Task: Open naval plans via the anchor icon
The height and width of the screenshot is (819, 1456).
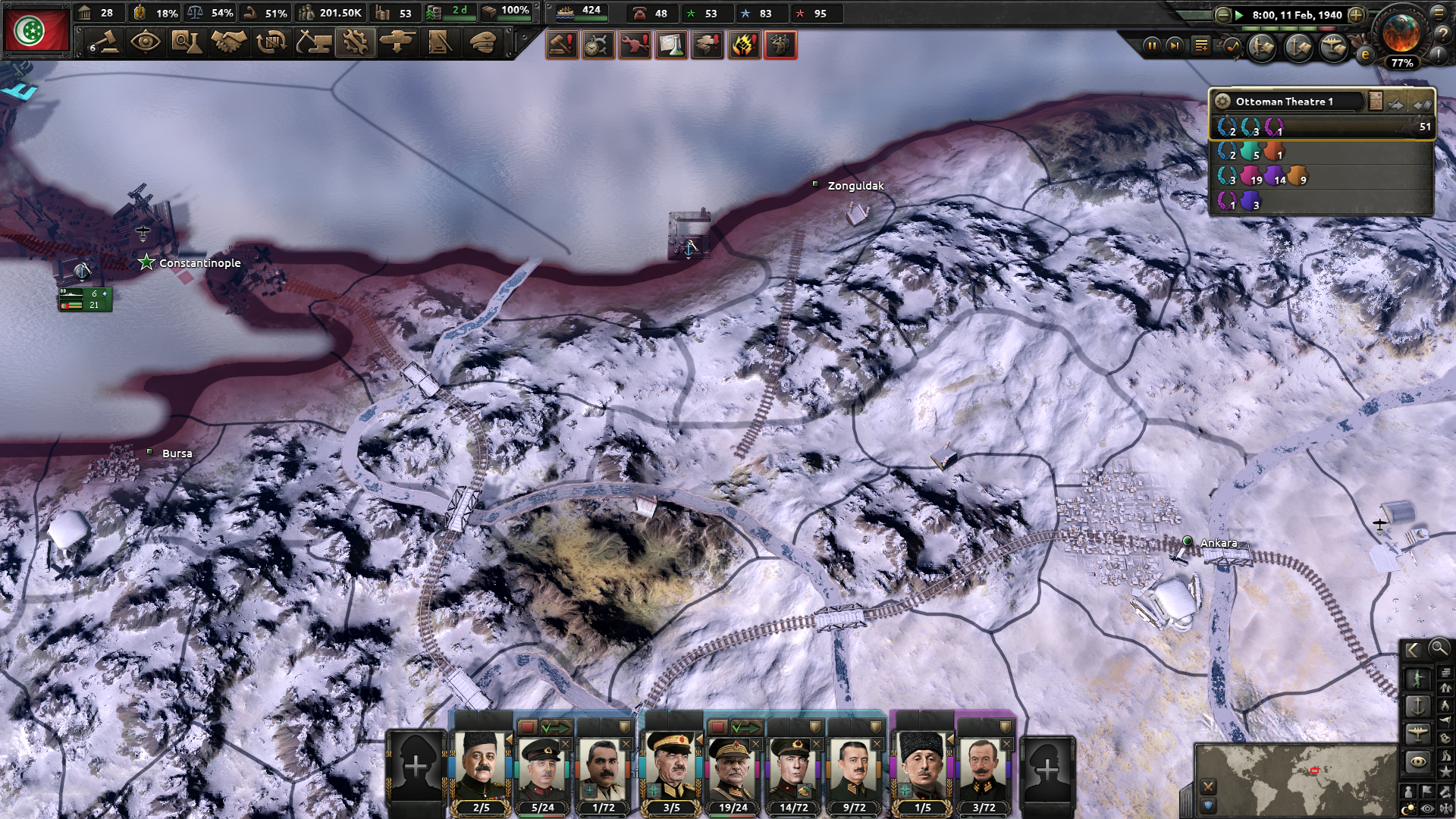Action: coord(1297,48)
